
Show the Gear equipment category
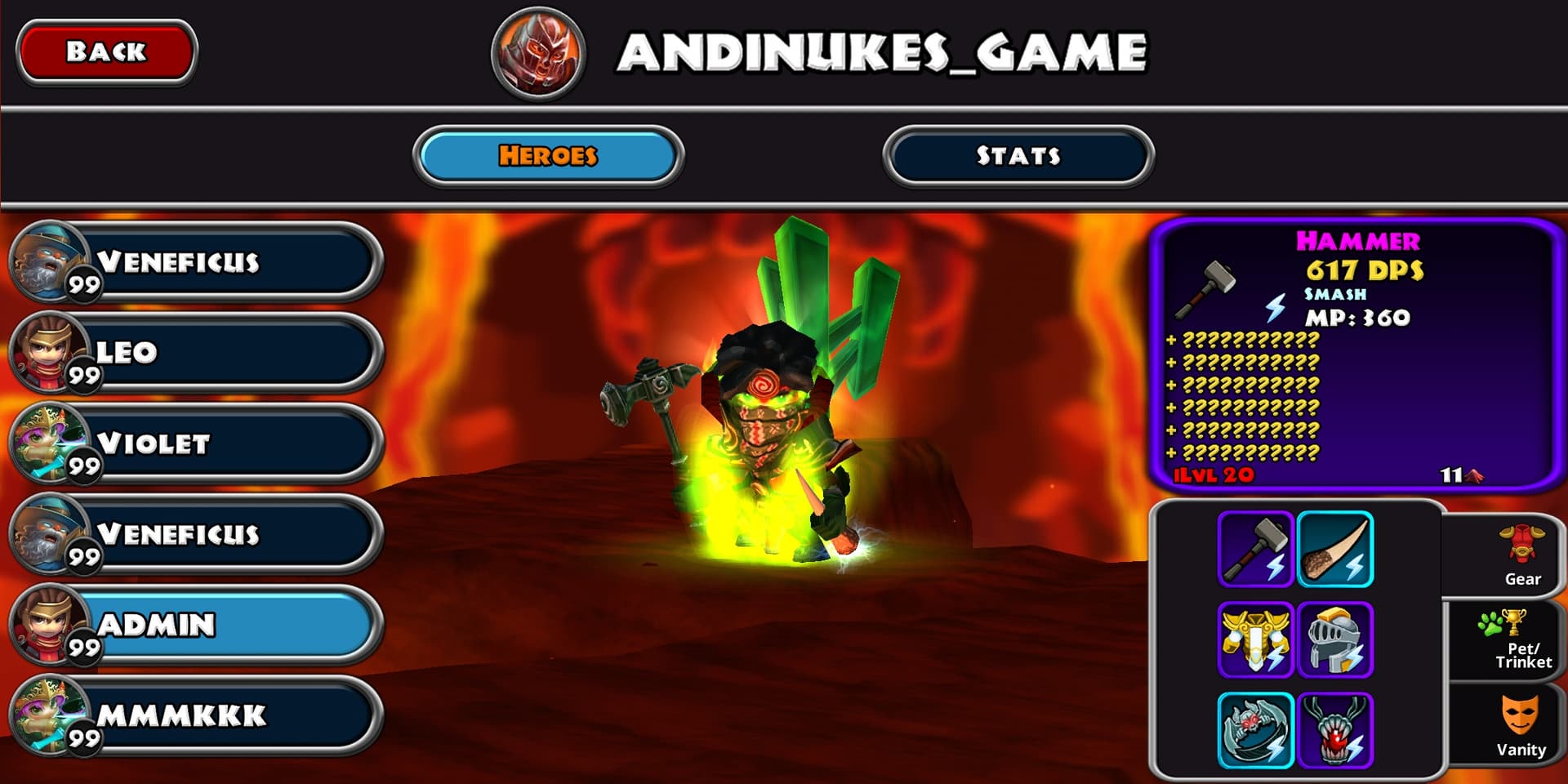[1521, 556]
